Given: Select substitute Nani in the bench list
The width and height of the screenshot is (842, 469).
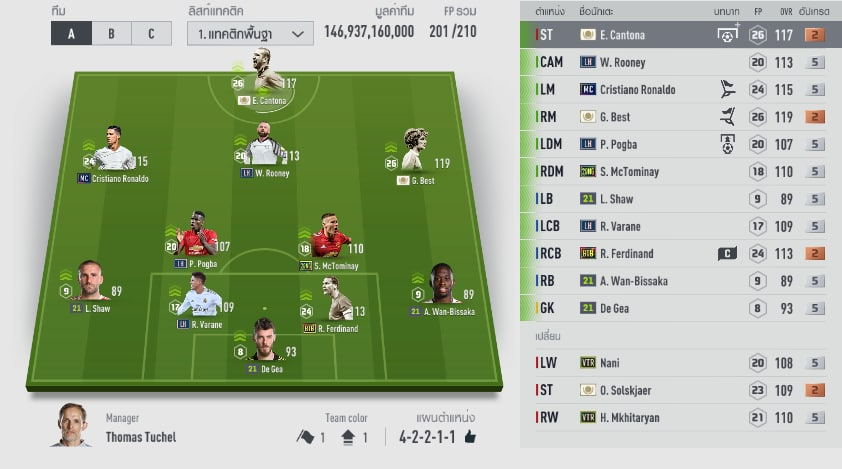Looking at the screenshot, I should (x=680, y=362).
